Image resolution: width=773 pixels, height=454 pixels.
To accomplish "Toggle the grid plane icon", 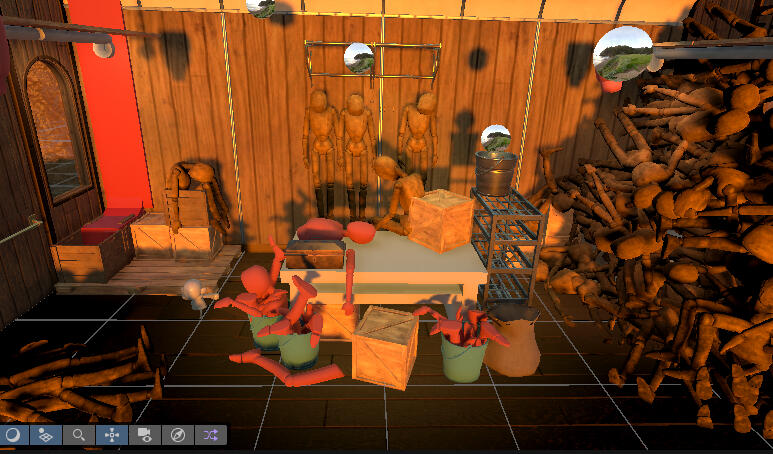I will pyautogui.click(x=45, y=435).
